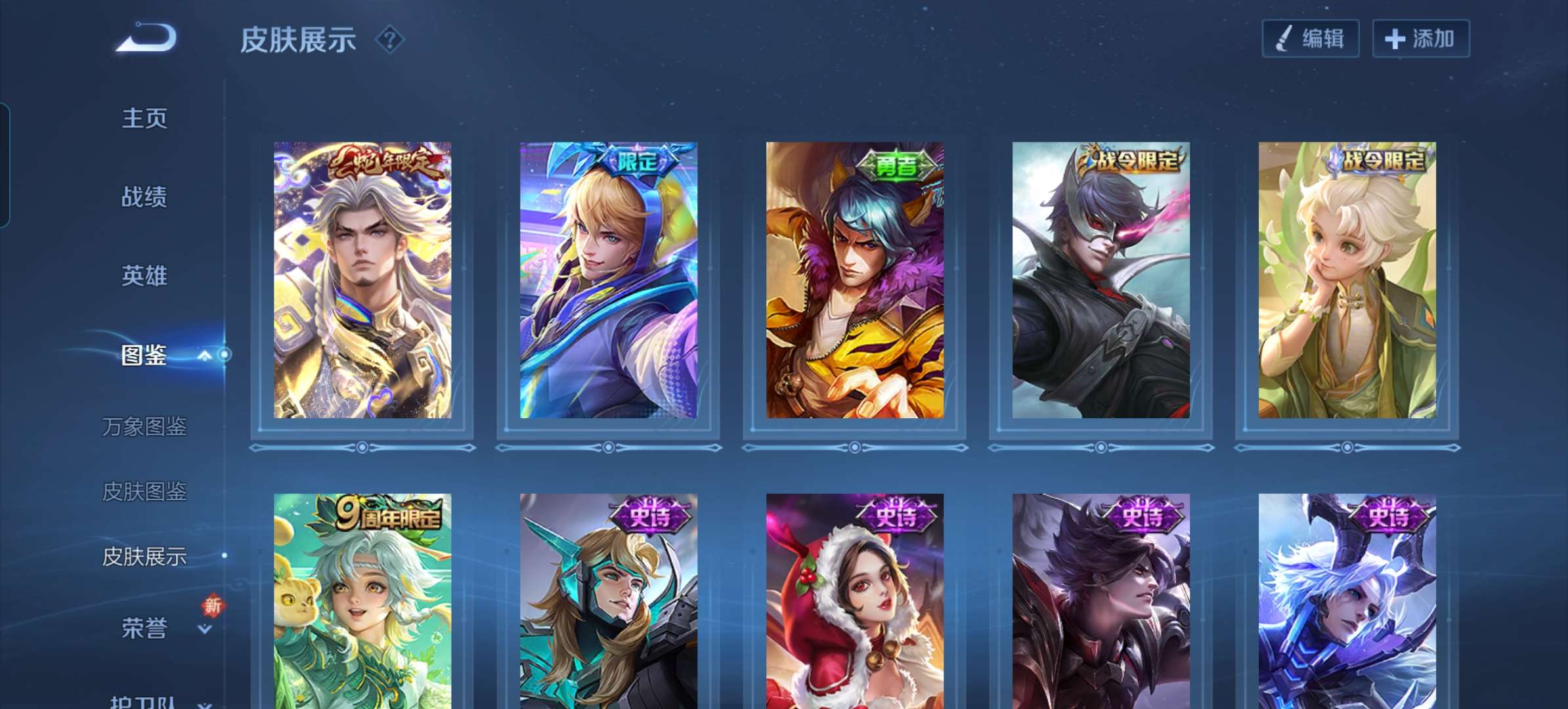Show the 皮肤展示 help question mark
The height and width of the screenshot is (709, 1568).
pos(389,40)
